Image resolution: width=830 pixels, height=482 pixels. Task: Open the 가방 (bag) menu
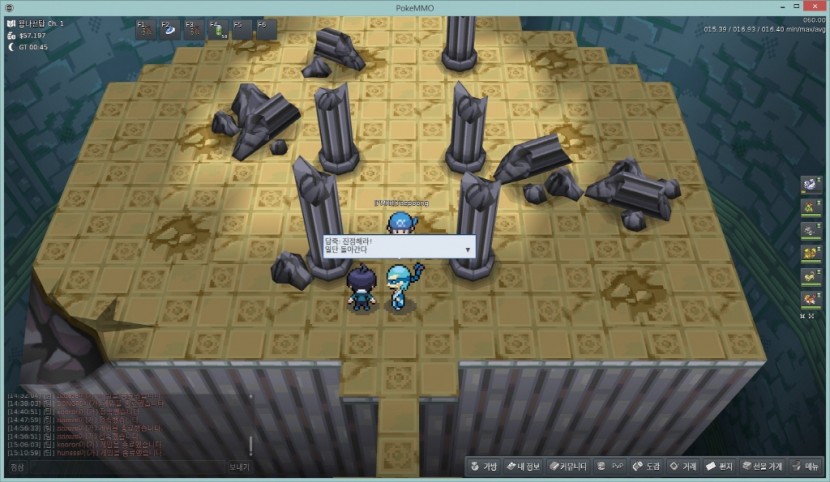483,466
